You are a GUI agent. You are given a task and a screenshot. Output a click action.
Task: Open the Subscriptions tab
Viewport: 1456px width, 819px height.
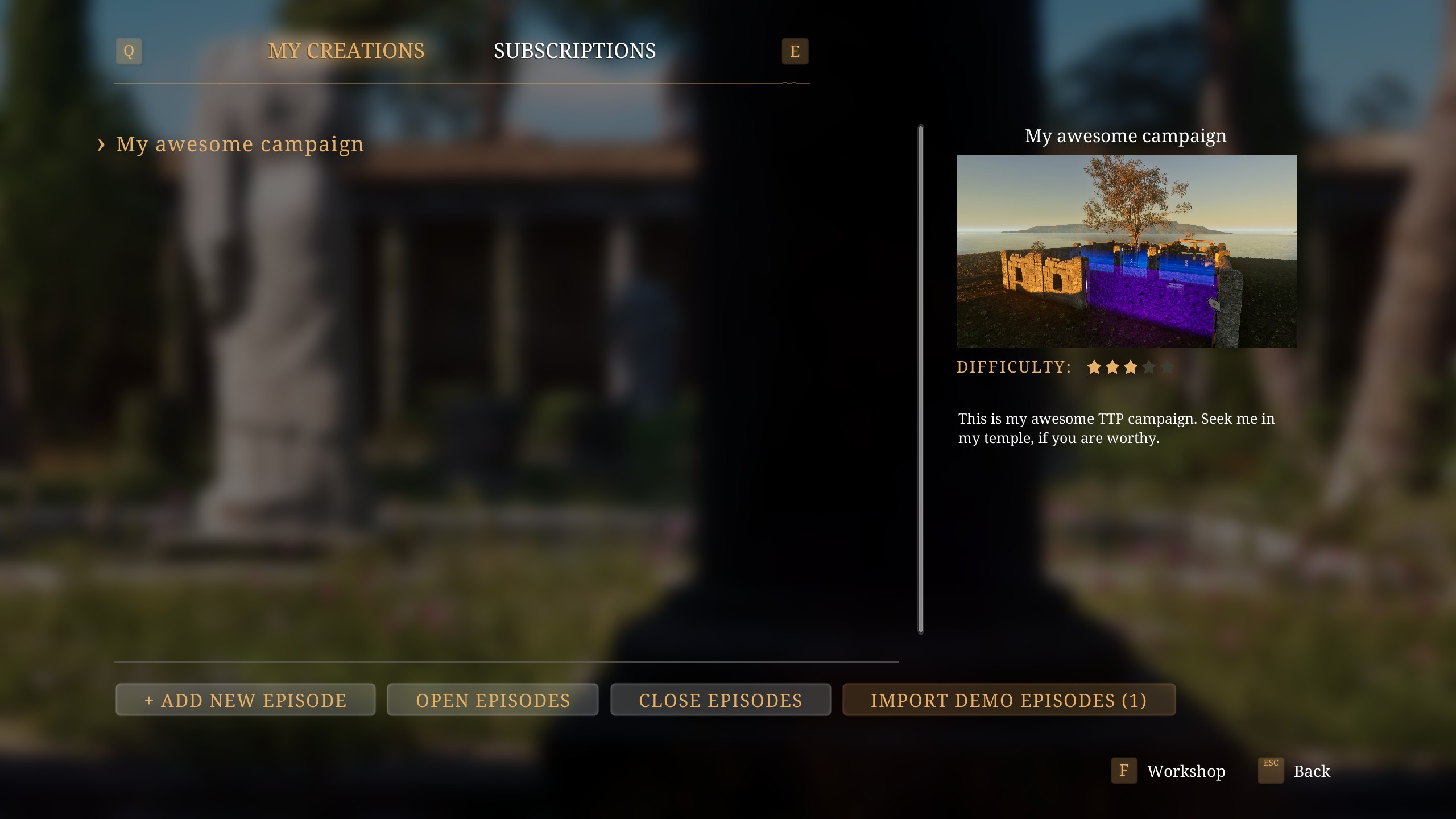[574, 51]
